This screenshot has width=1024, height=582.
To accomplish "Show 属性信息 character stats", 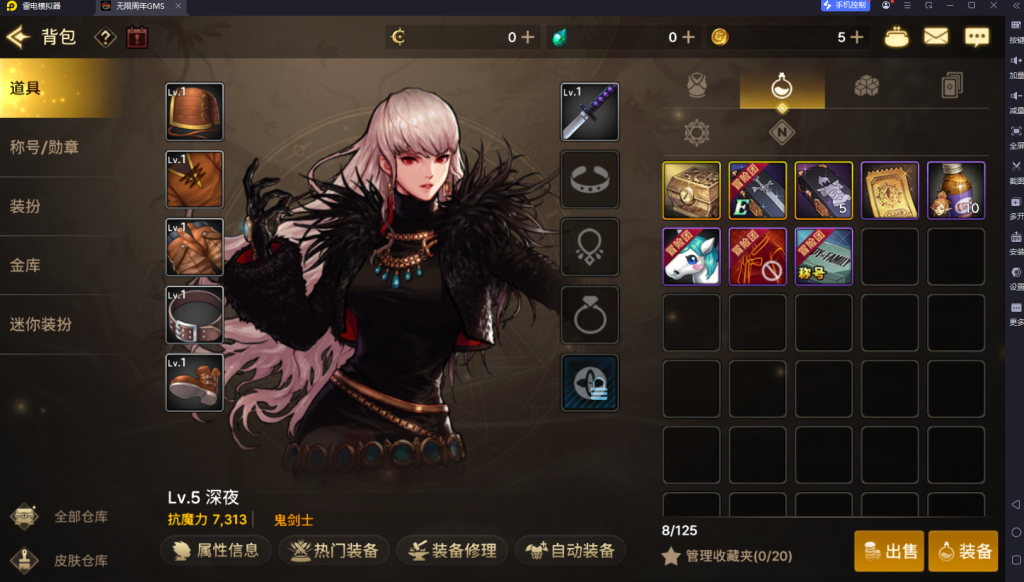I will tap(215, 550).
